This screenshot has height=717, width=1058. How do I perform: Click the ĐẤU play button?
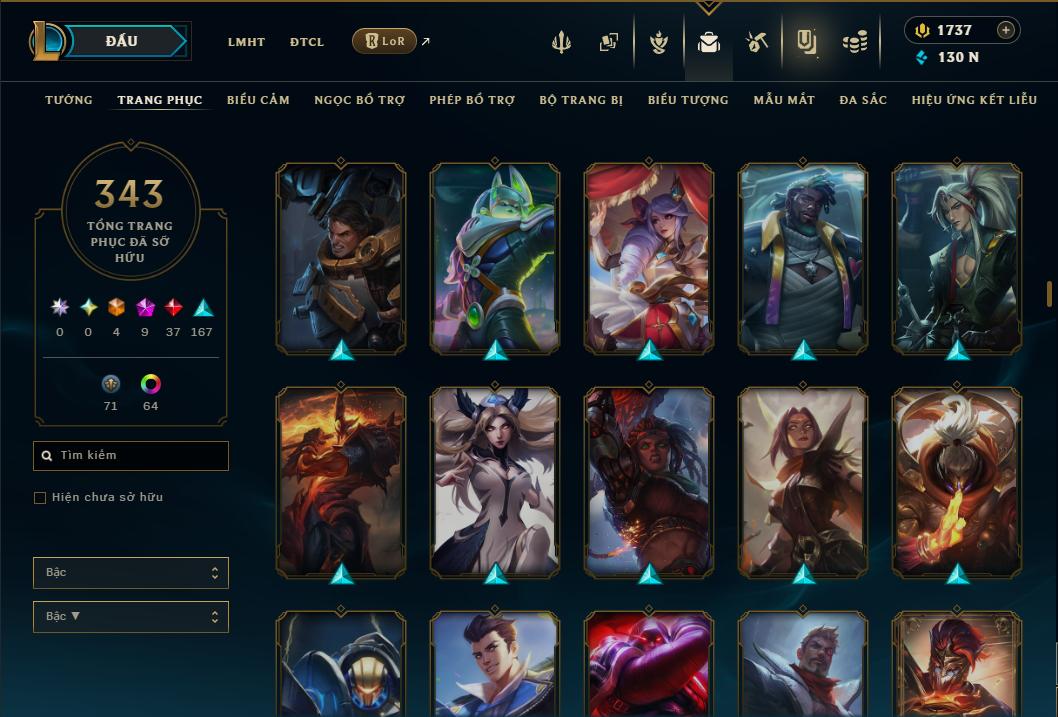pyautogui.click(x=122, y=41)
